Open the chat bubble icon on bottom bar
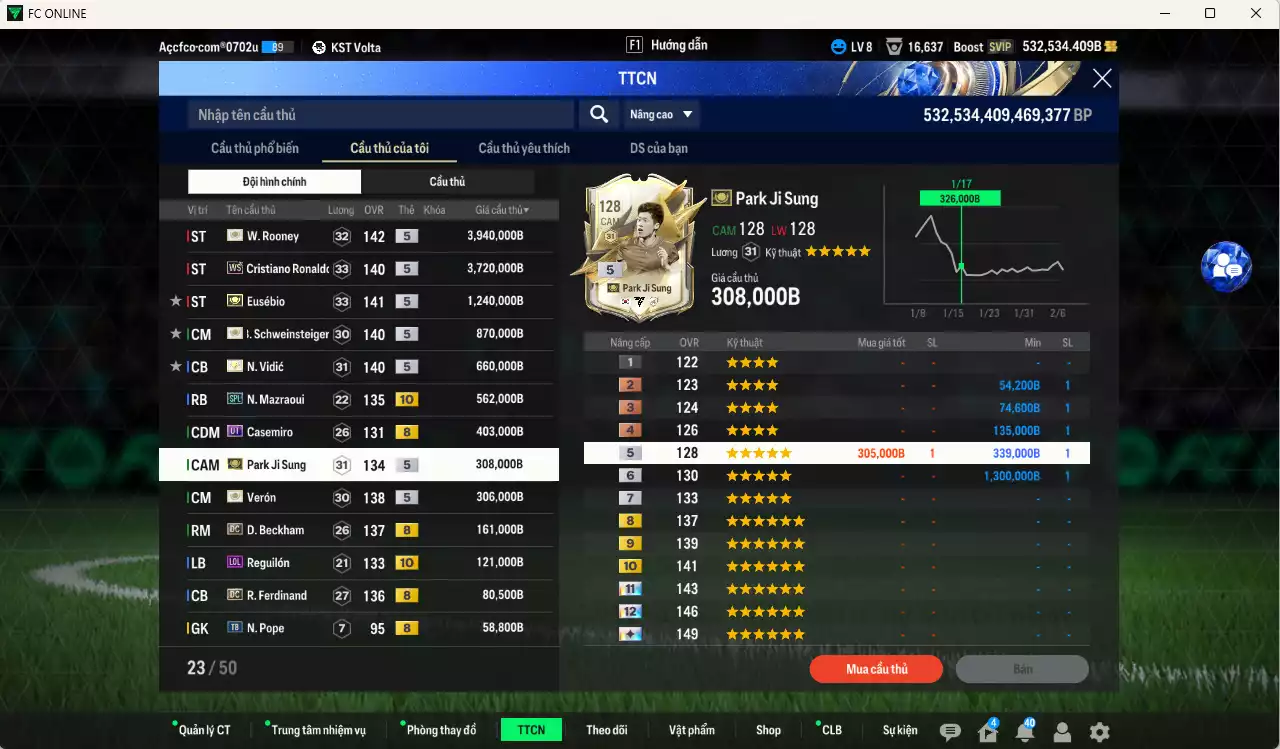The image size is (1280, 749). pos(952,732)
